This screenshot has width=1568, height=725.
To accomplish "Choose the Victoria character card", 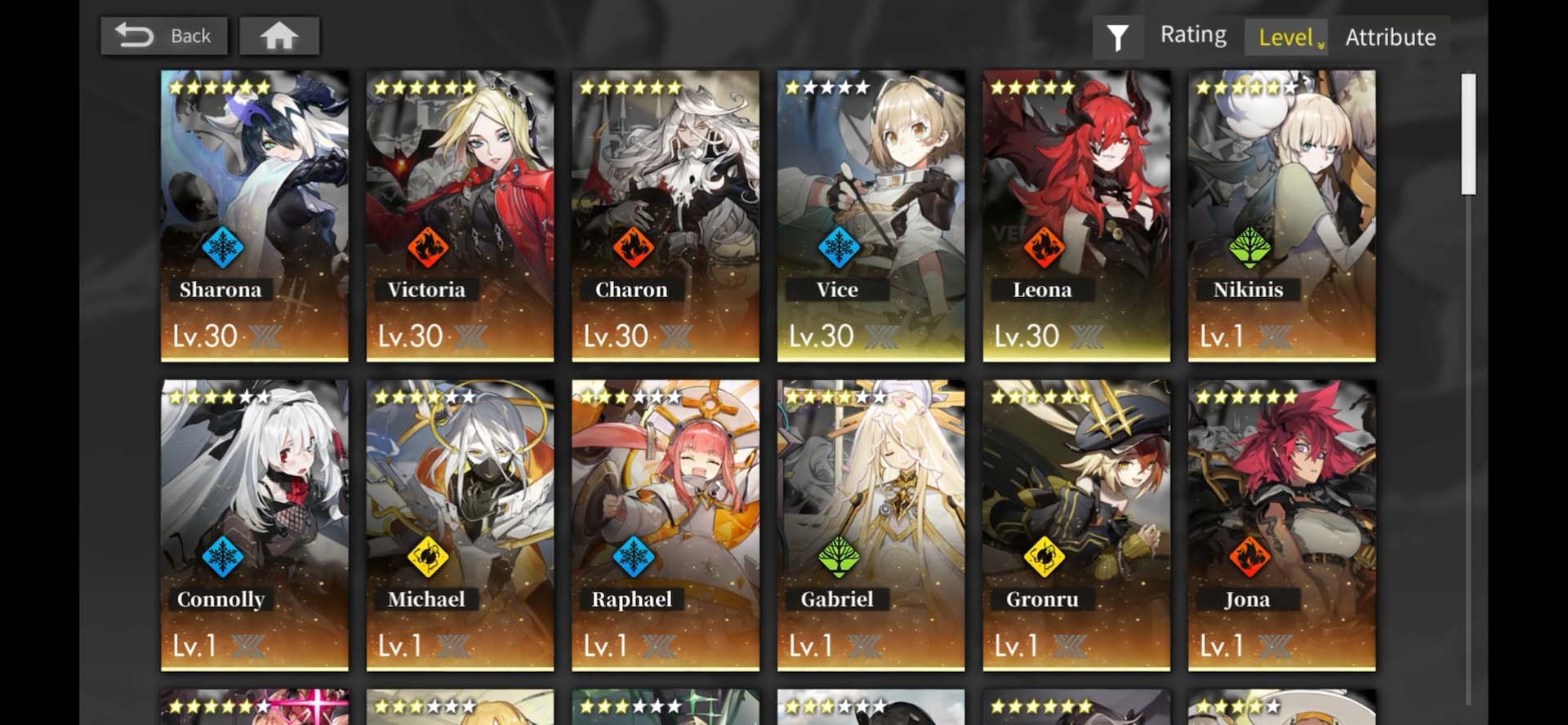I will pyautogui.click(x=460, y=216).
